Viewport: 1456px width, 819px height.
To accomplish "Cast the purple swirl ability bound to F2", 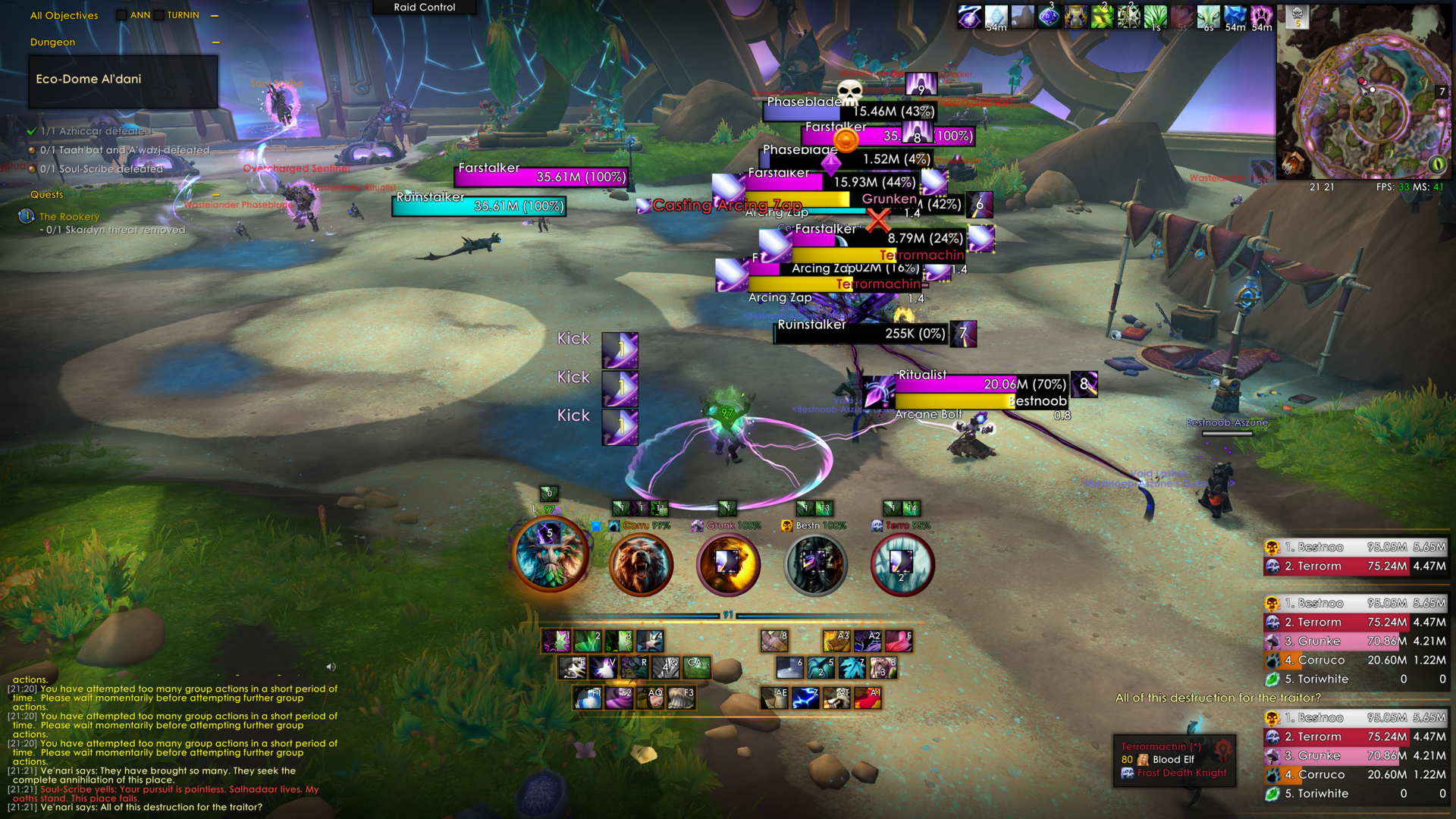I will coord(619,697).
